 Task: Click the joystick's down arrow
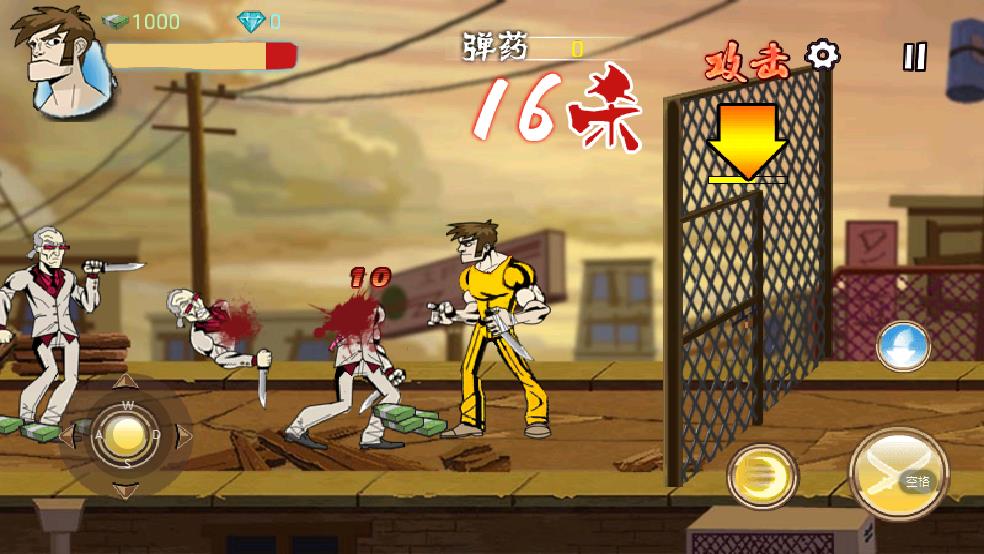pos(126,489)
